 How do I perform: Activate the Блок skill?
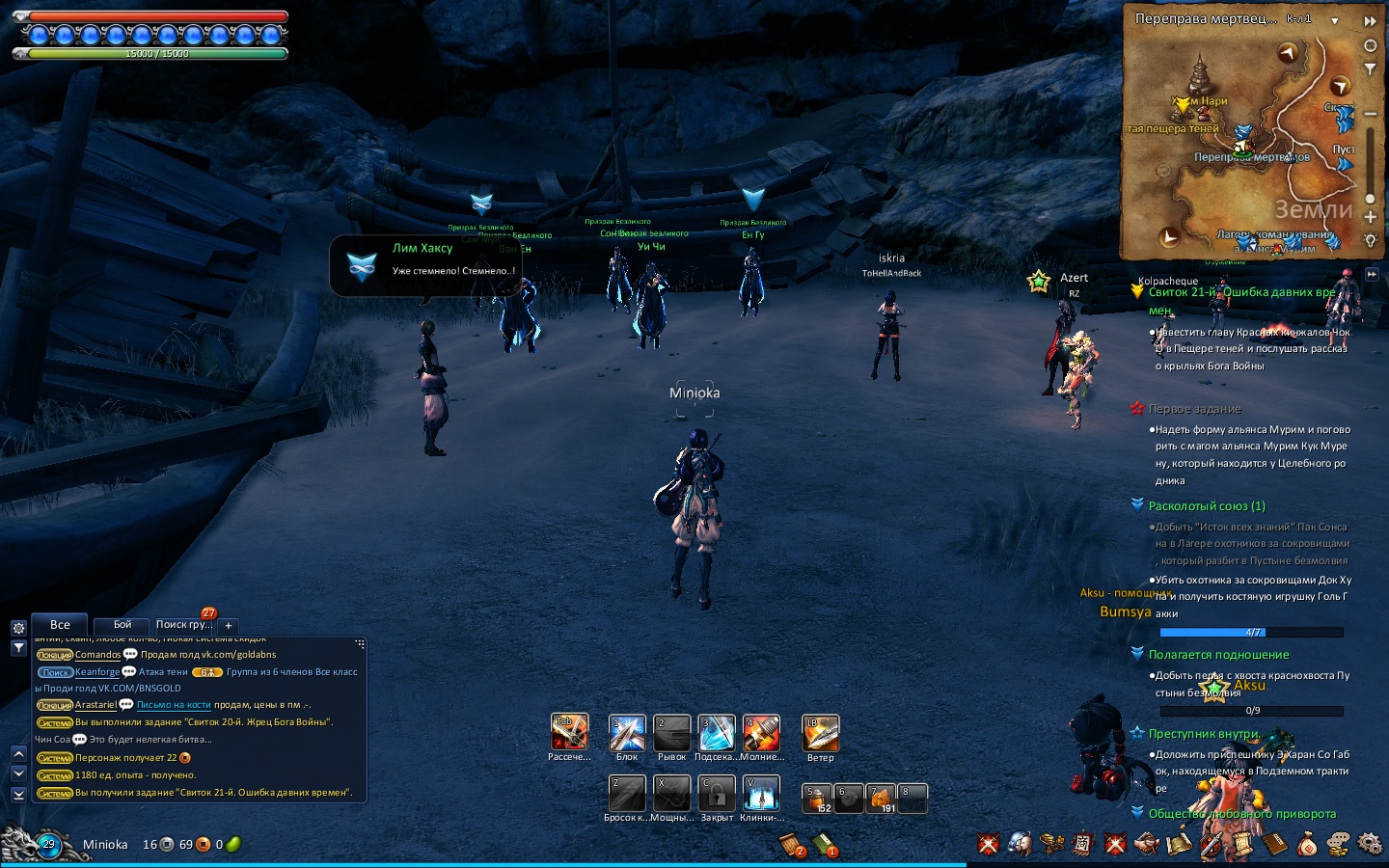coord(627,734)
